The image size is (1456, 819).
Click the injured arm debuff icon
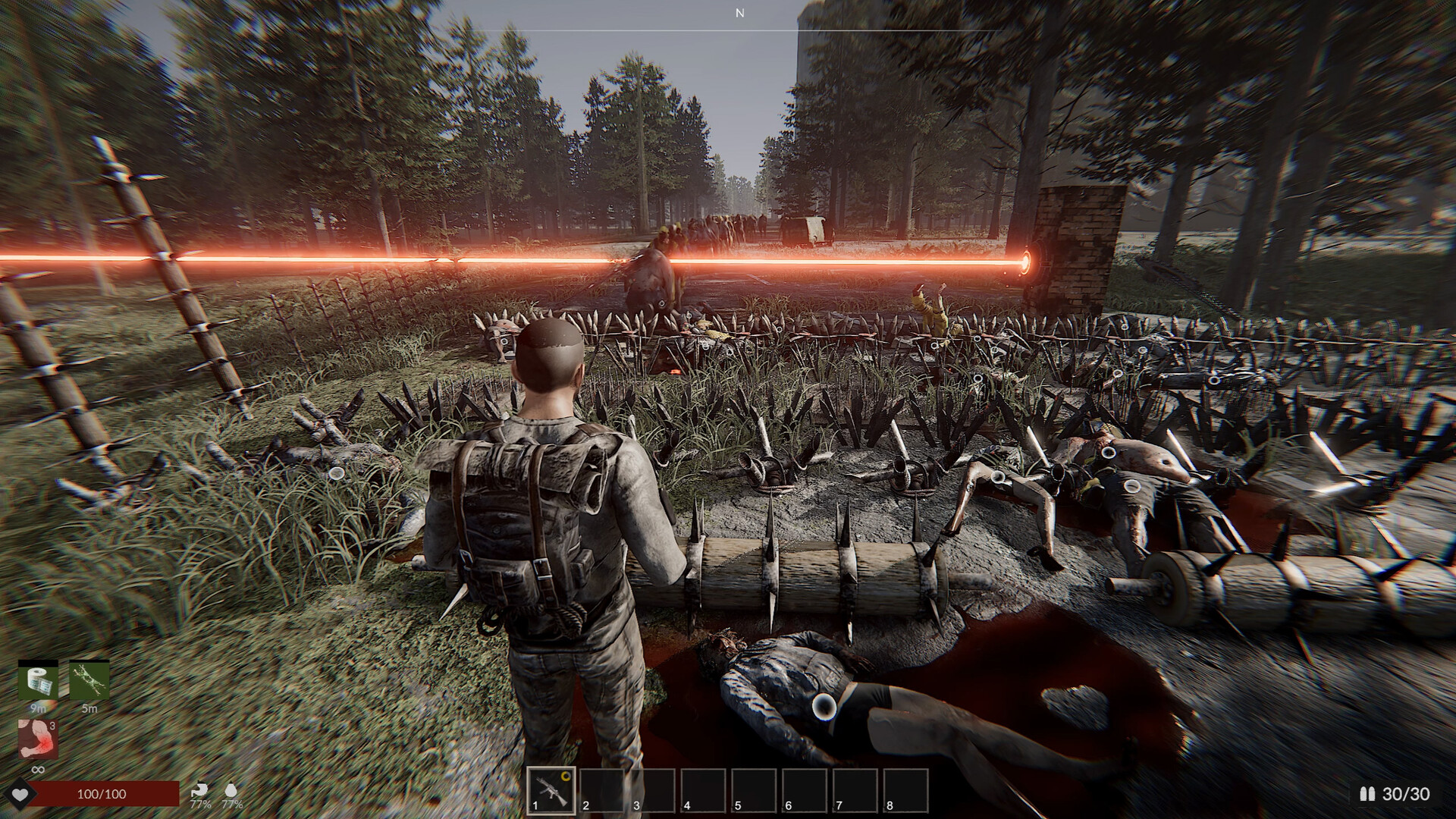click(38, 739)
